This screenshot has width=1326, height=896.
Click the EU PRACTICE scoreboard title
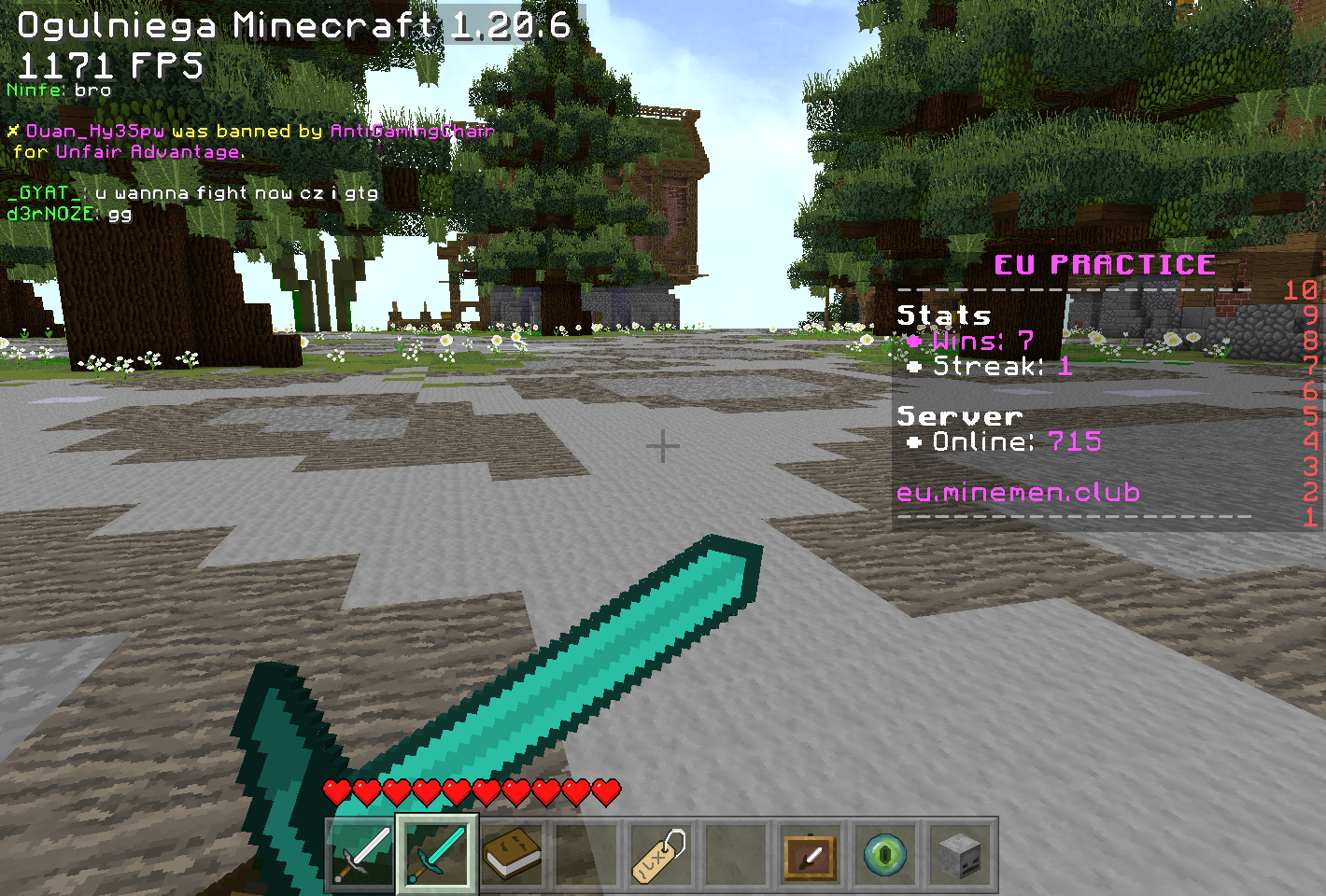1105,264
